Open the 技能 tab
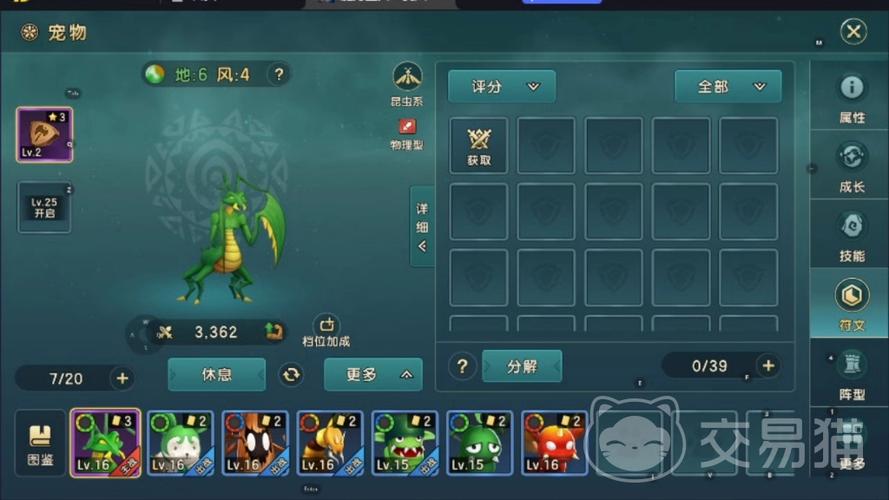 [x=851, y=235]
